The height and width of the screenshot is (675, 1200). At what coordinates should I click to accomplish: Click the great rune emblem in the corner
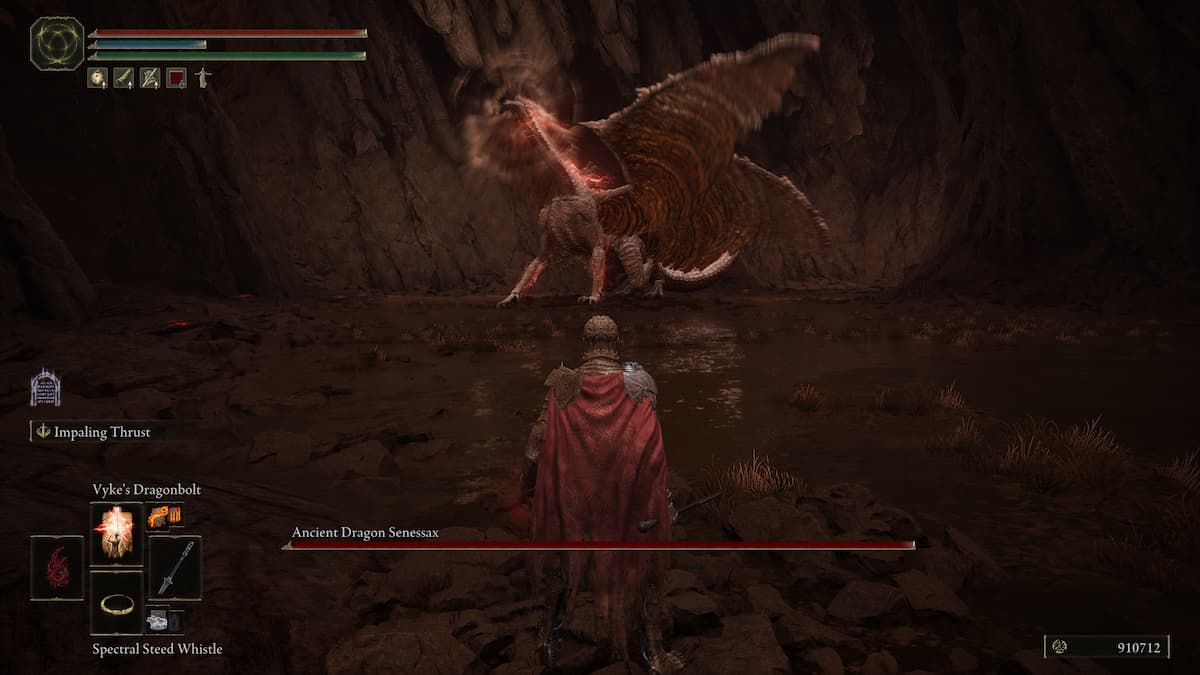(57, 43)
